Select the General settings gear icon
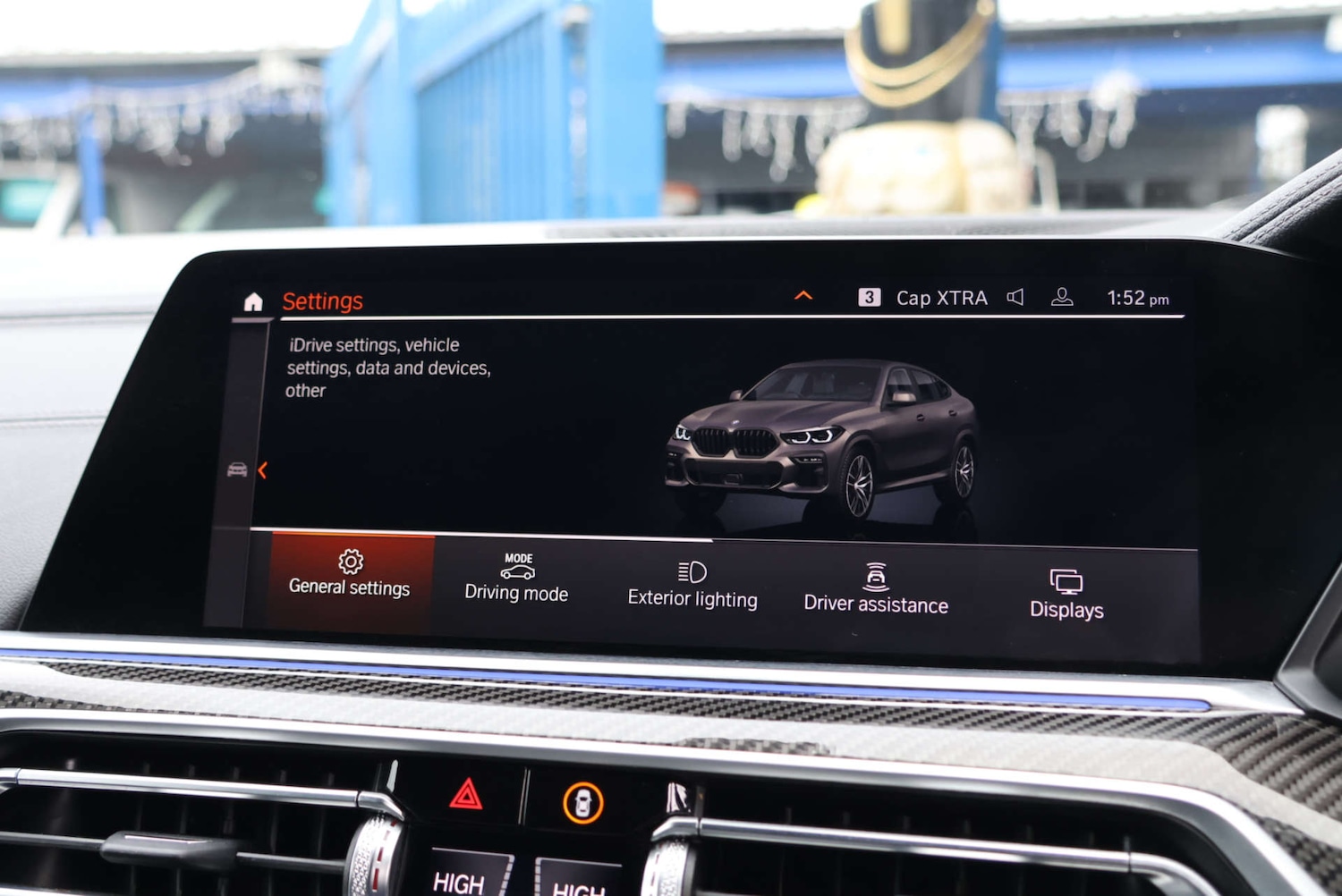 coord(350,562)
